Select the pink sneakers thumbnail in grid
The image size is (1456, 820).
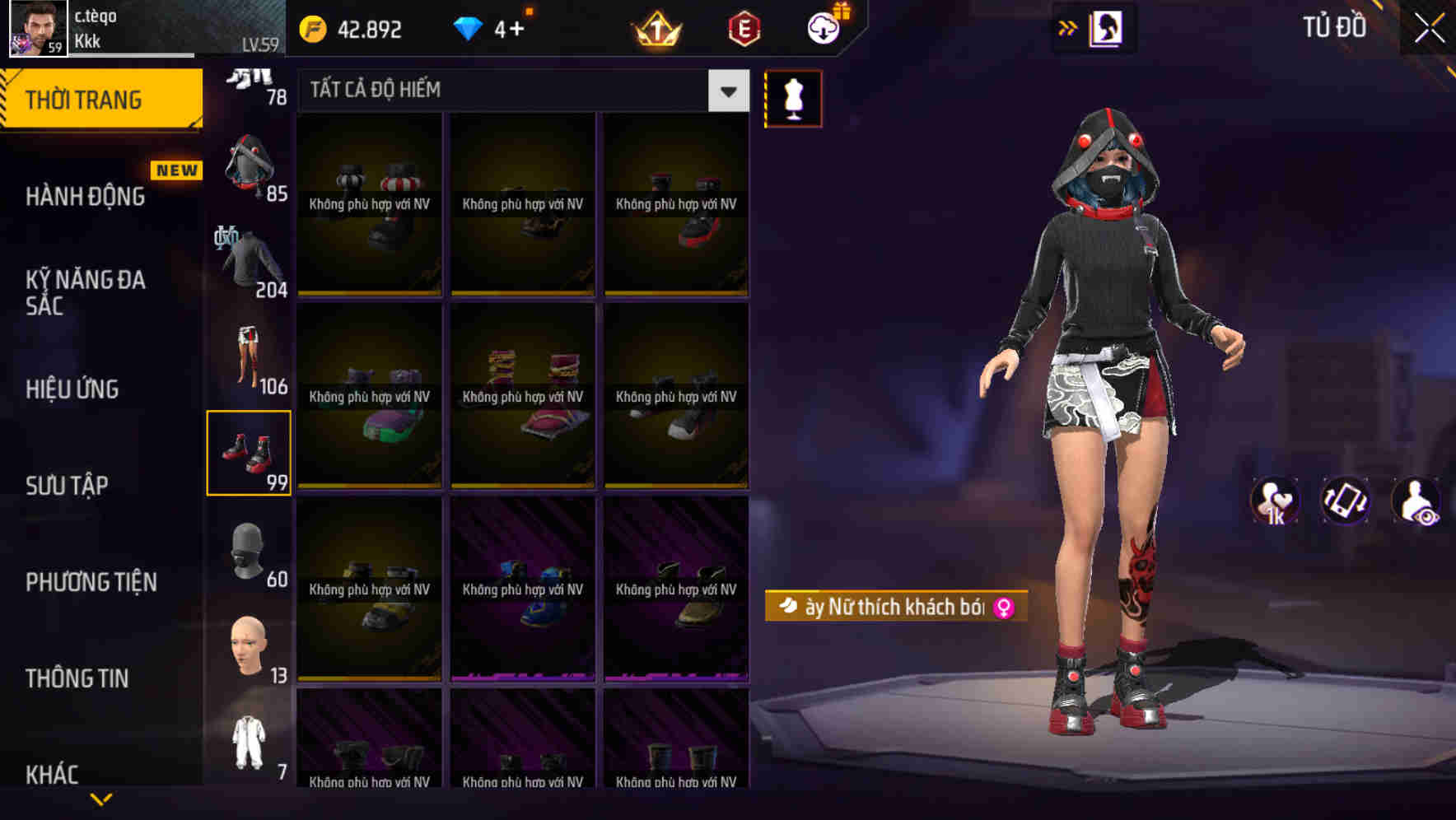(x=523, y=395)
